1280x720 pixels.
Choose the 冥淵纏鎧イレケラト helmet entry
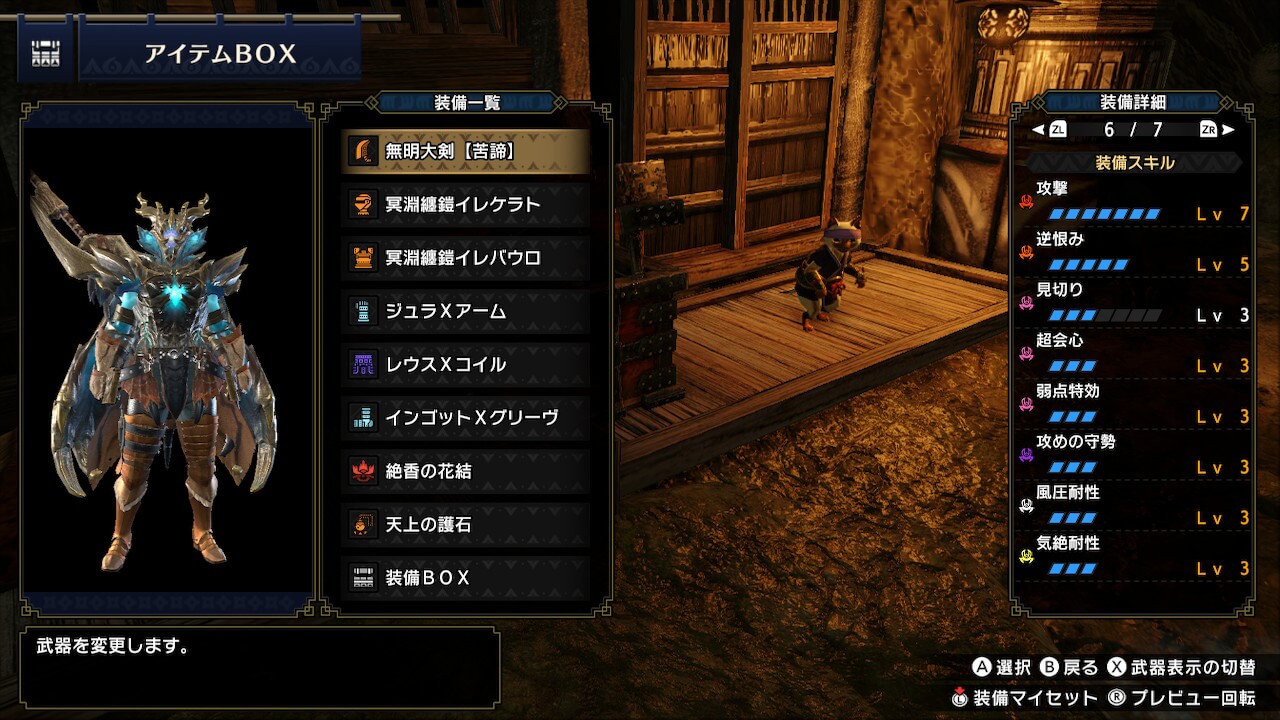(465, 204)
